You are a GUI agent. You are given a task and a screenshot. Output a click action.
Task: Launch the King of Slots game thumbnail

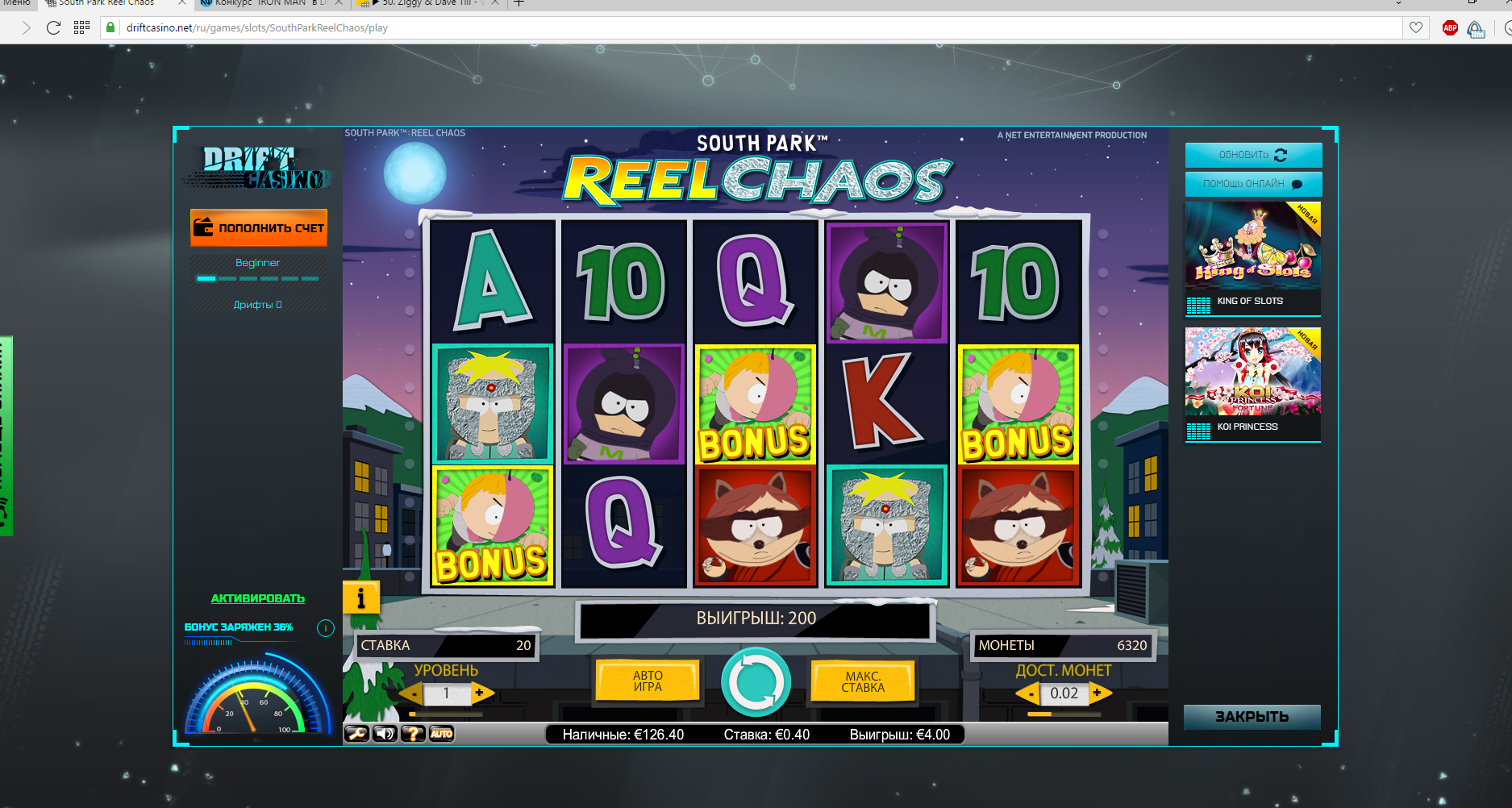pyautogui.click(x=1252, y=258)
